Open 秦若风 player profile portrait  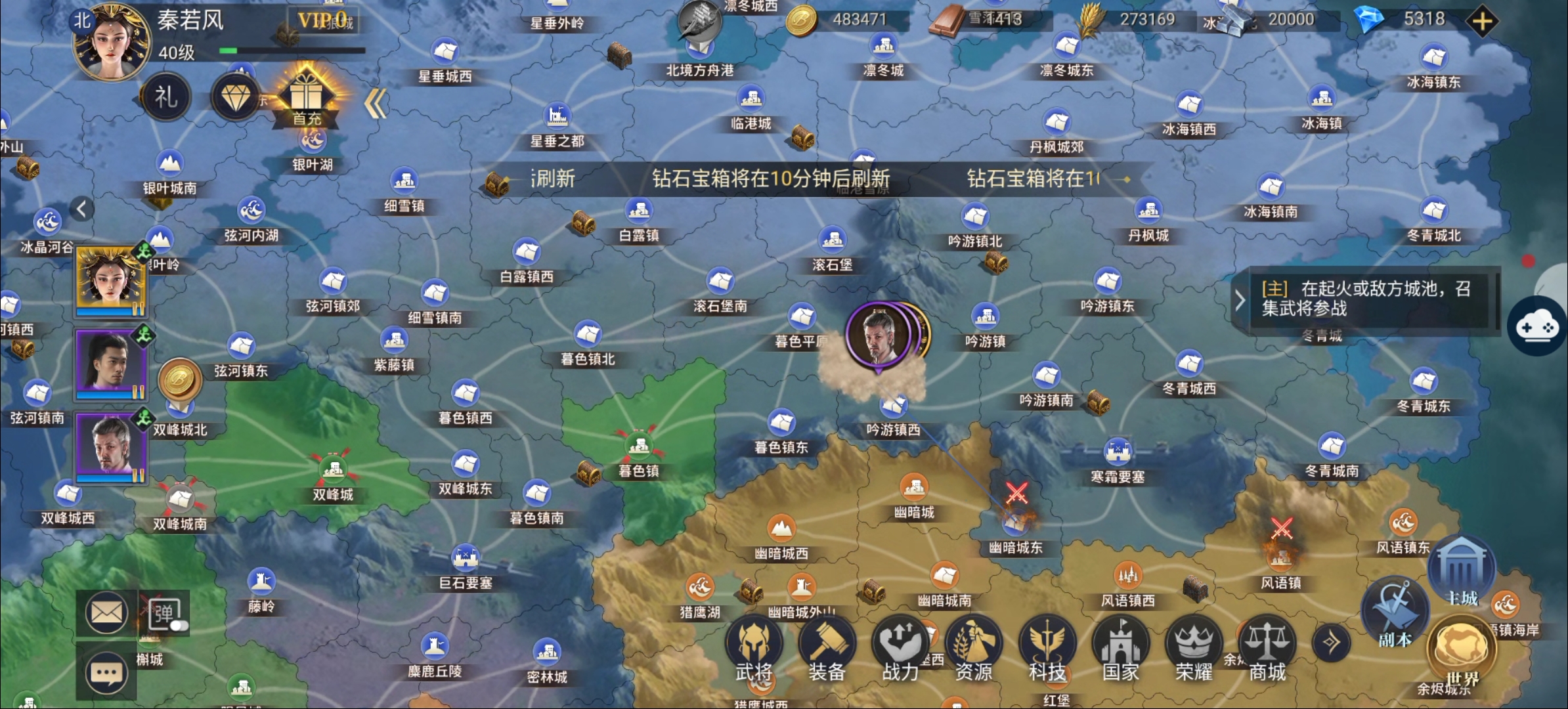click(x=111, y=42)
